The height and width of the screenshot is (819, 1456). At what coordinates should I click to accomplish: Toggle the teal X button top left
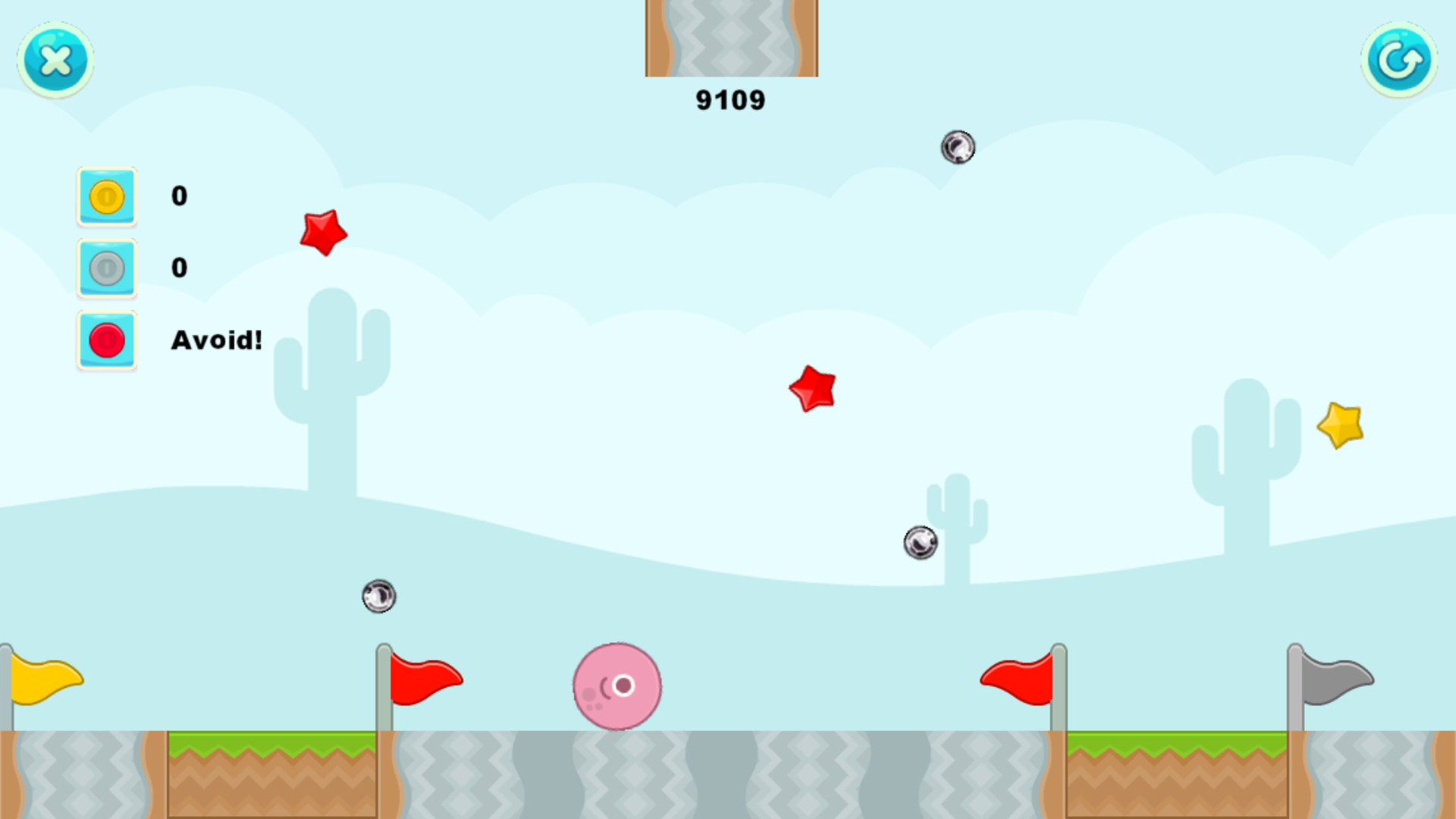54,60
